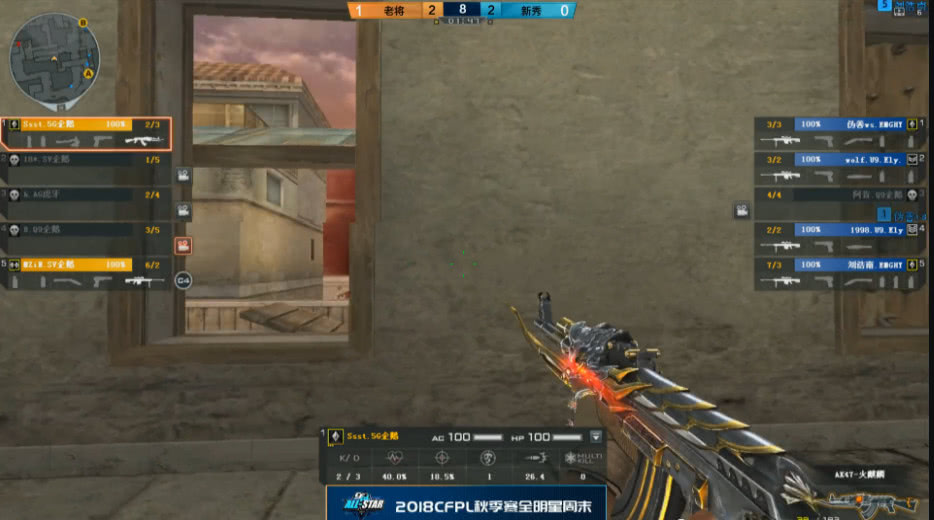Click the red highlighted camera icon

(x=183, y=245)
